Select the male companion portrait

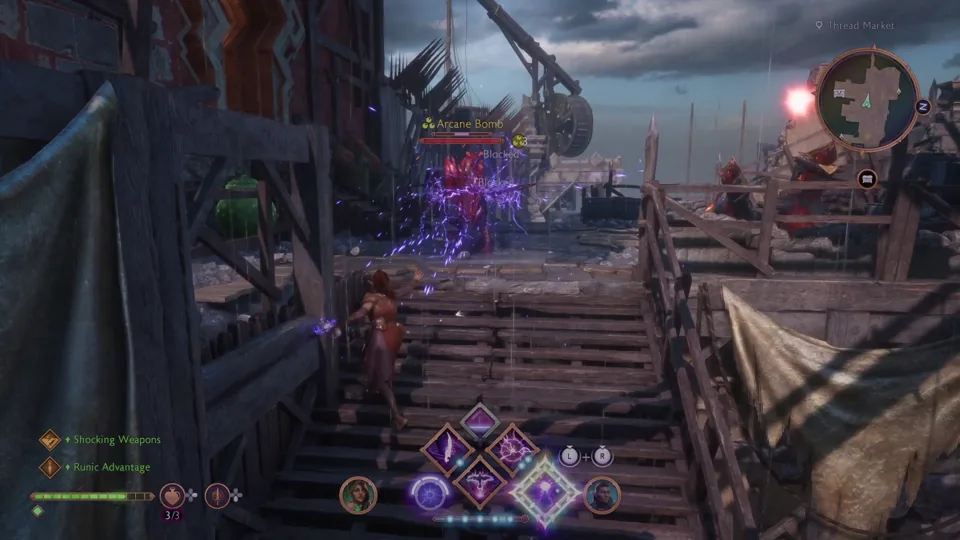602,495
